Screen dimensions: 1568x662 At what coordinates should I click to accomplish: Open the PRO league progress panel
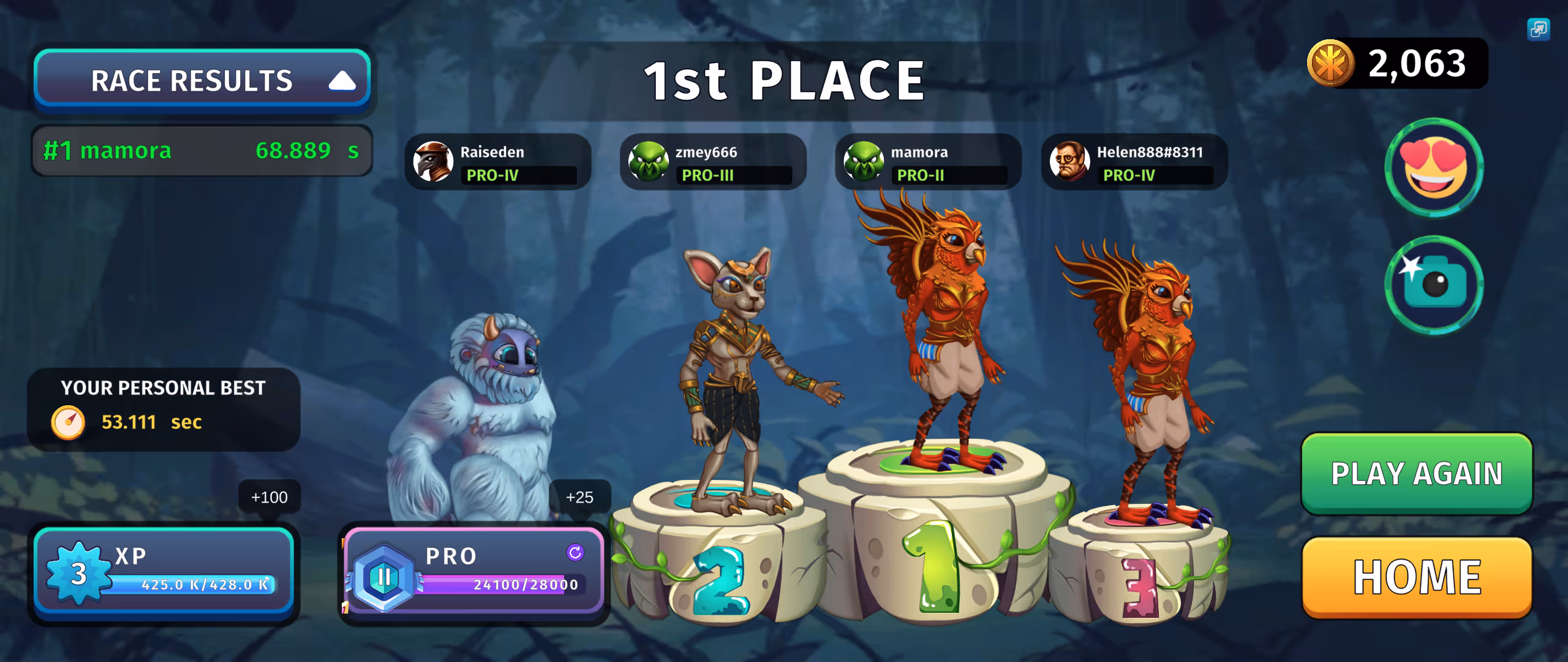tap(473, 571)
